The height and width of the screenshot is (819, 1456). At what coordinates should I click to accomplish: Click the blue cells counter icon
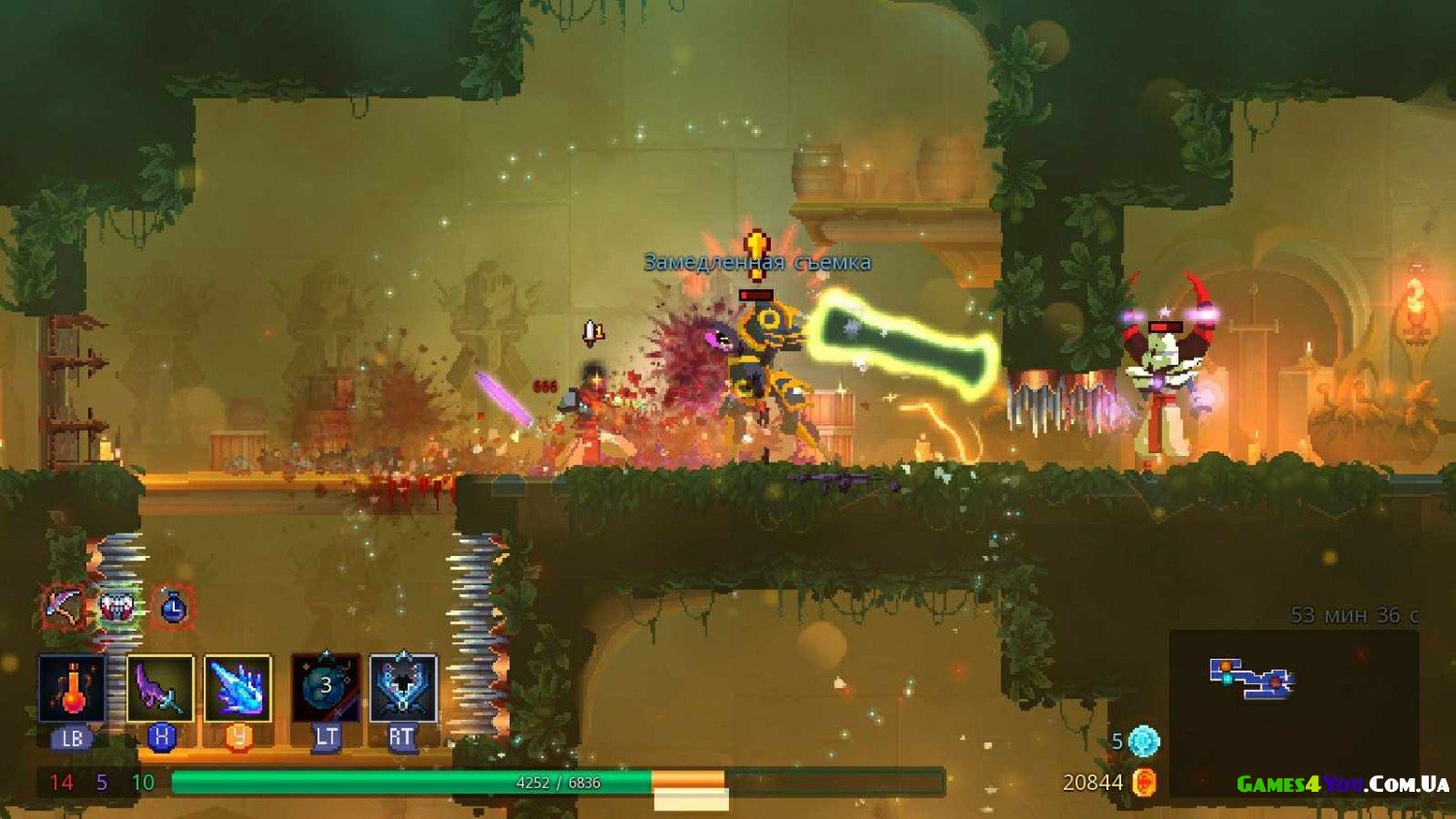pos(1144,741)
